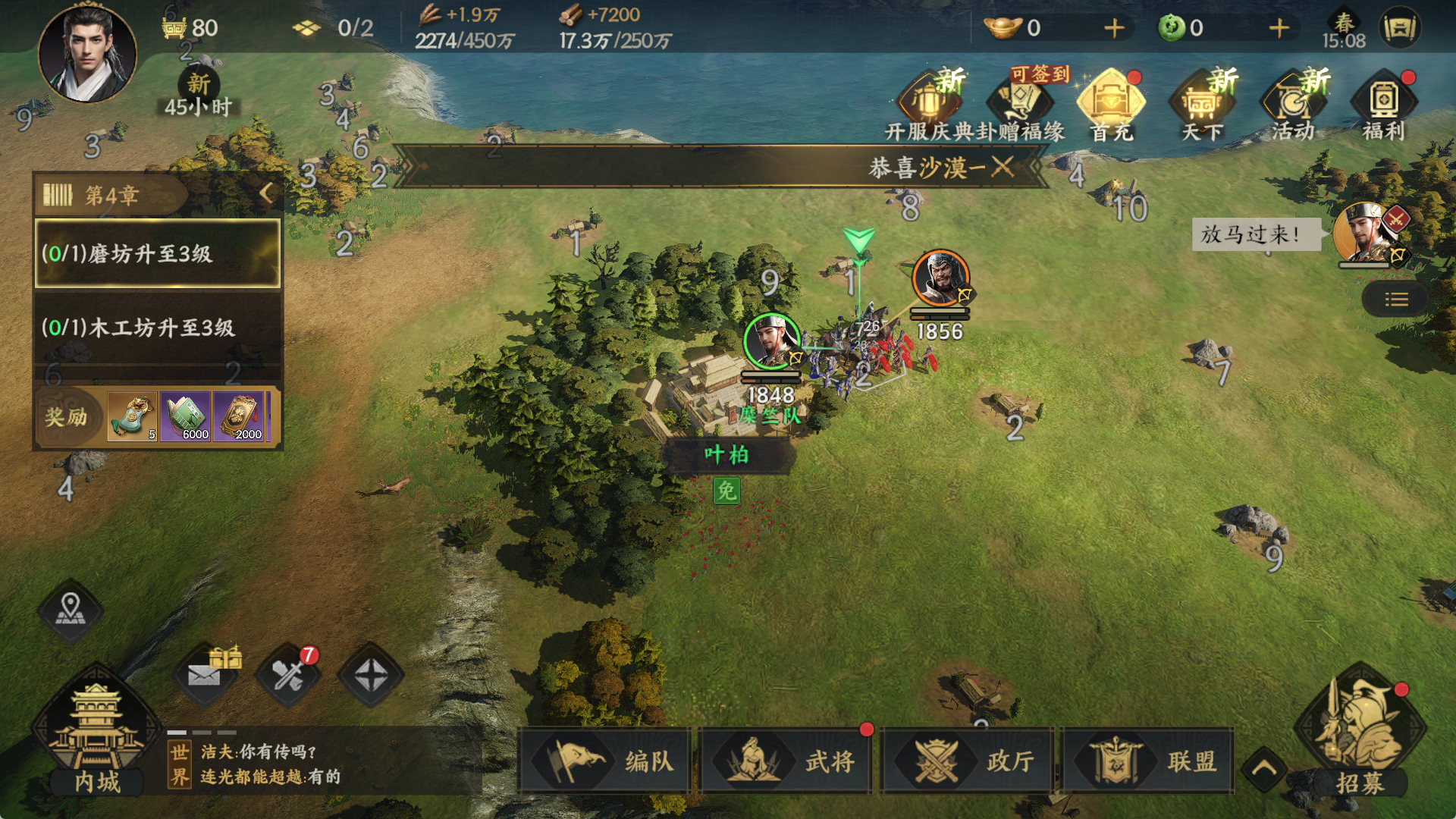
Task: Collapse the 第4章 chapter panel arrow
Action: tap(266, 193)
